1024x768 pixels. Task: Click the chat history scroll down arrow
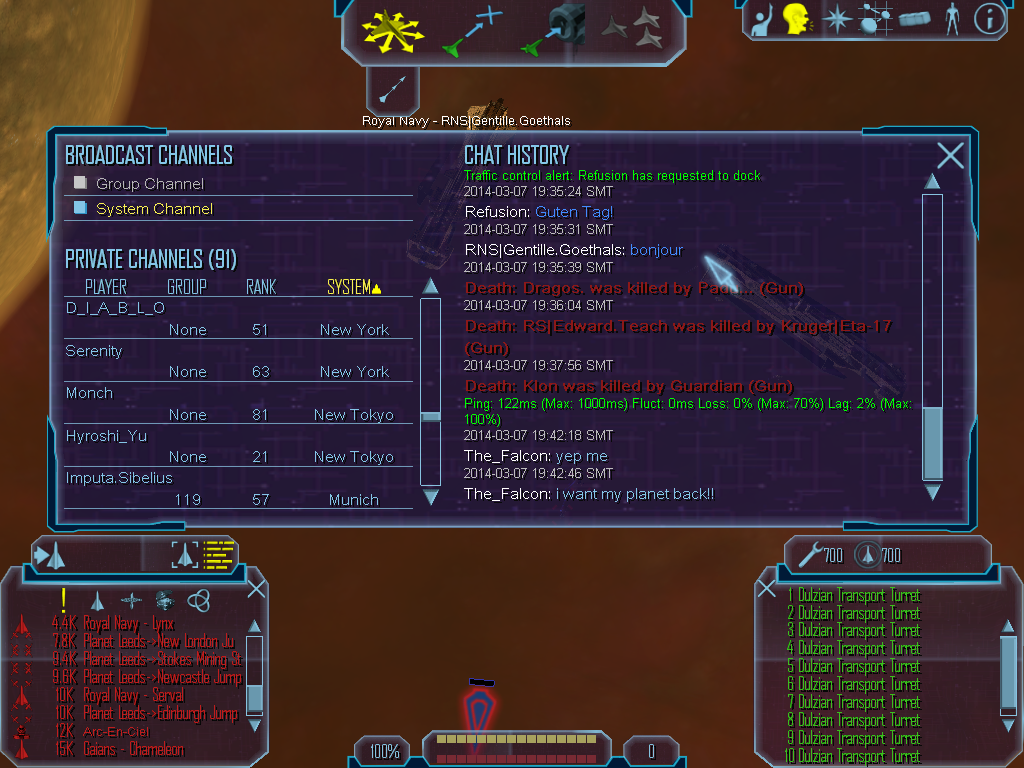pos(932,492)
